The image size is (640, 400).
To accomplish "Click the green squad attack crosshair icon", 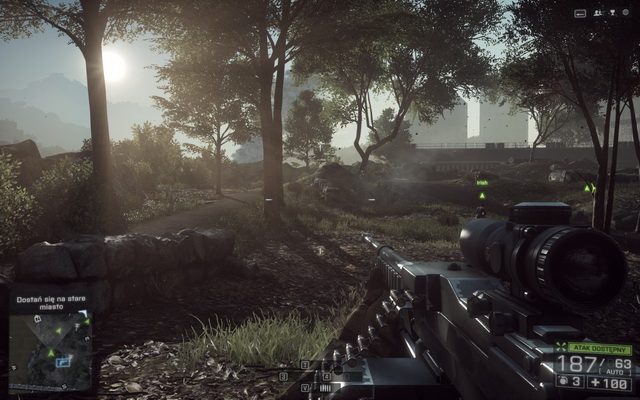I will tap(561, 348).
